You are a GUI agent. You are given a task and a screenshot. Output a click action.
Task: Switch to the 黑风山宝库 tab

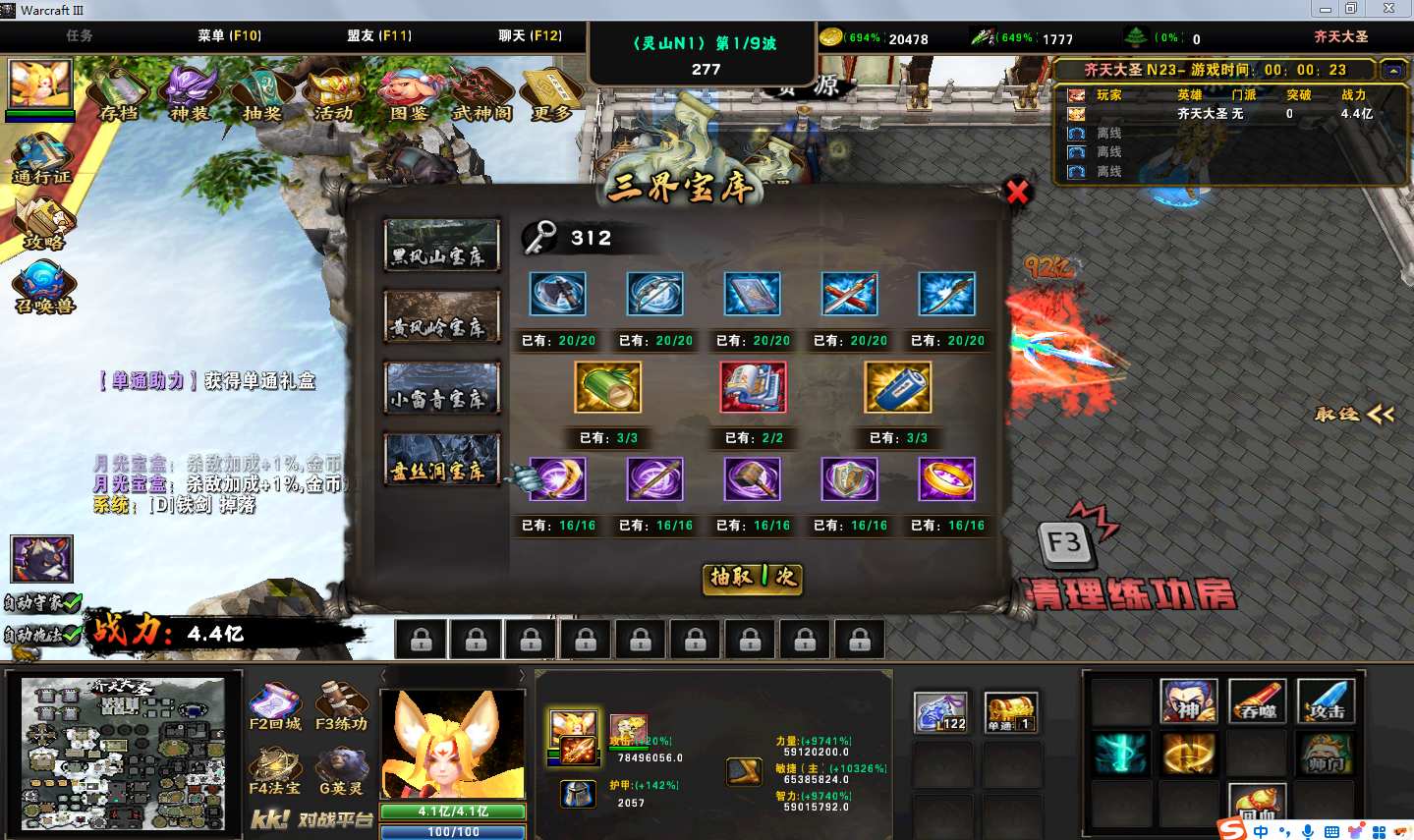click(x=441, y=246)
